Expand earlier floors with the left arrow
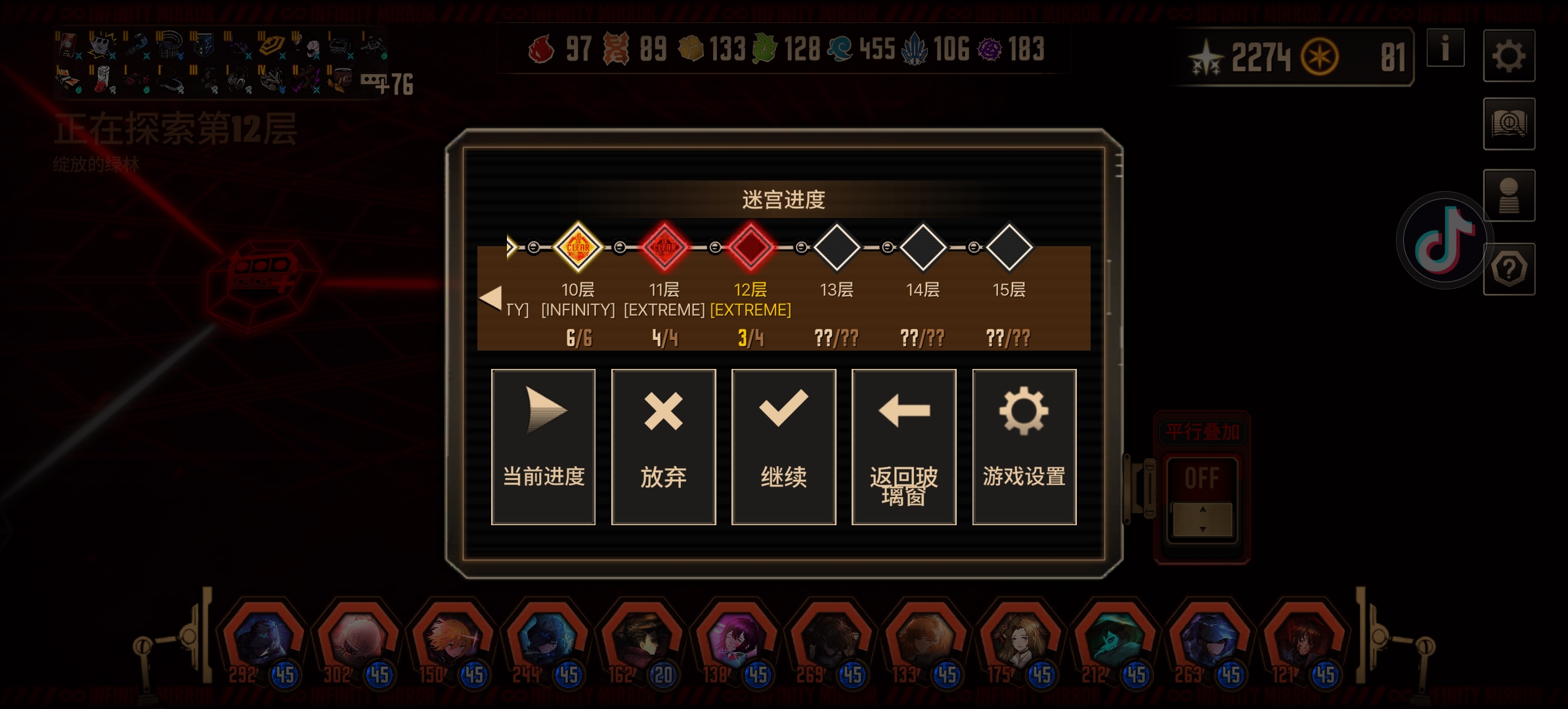 pyautogui.click(x=491, y=297)
